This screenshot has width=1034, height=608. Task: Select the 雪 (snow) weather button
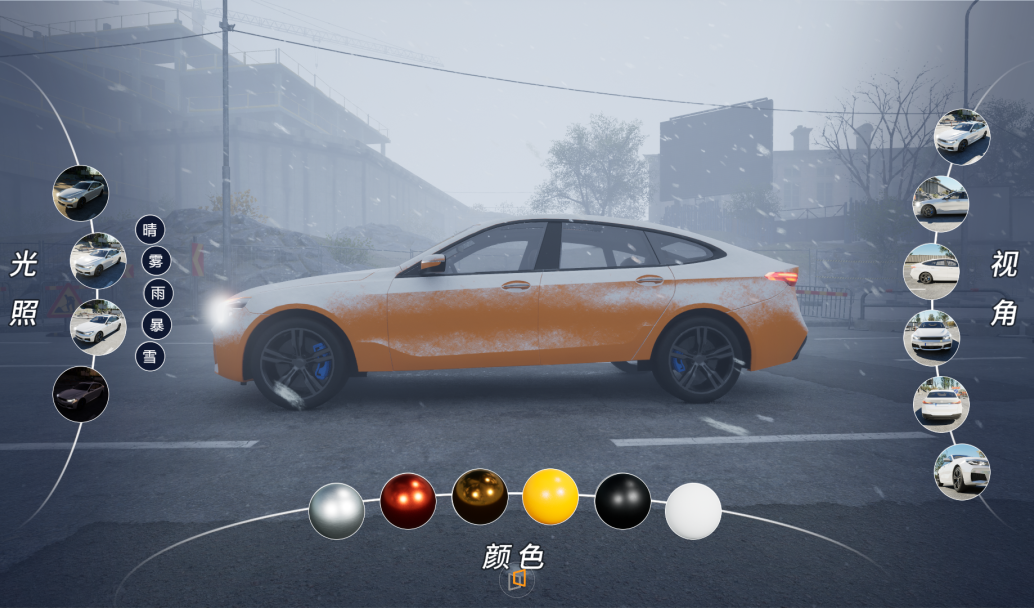(150, 357)
